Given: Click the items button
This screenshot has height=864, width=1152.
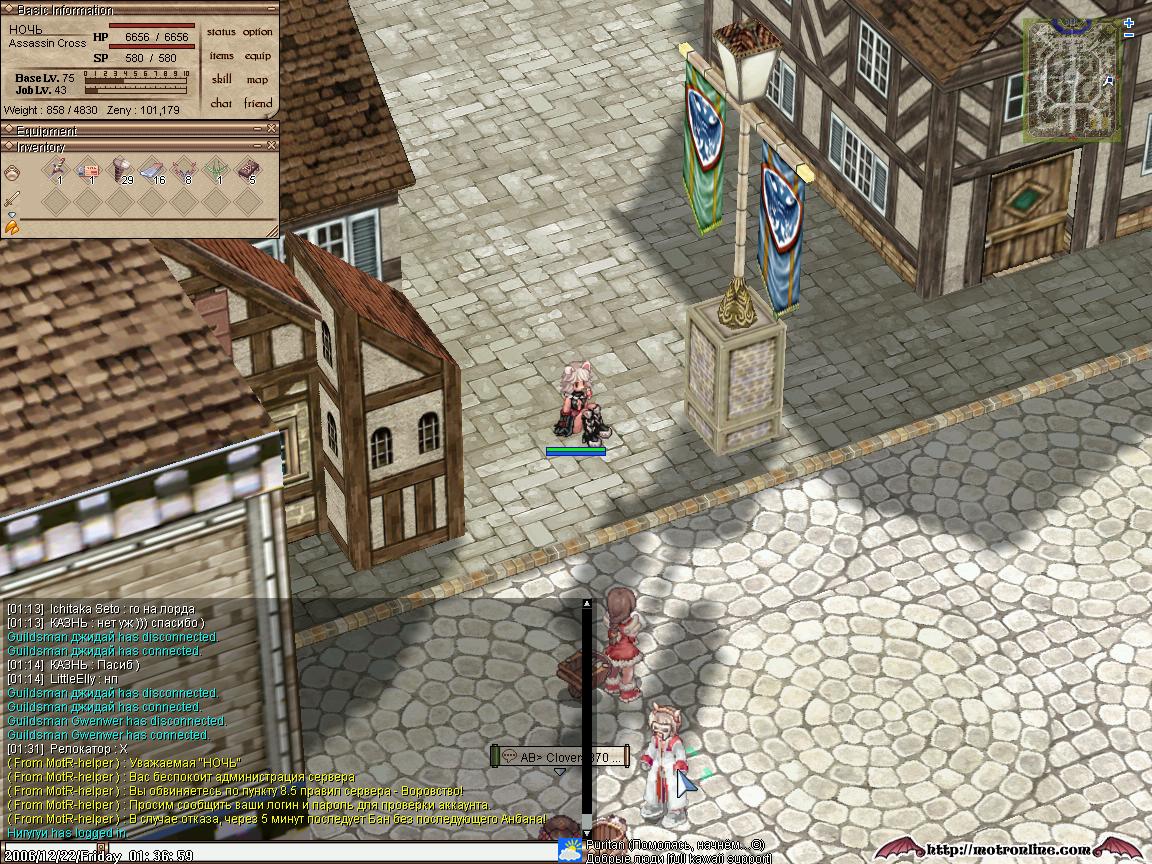Looking at the screenshot, I should coord(221,56).
